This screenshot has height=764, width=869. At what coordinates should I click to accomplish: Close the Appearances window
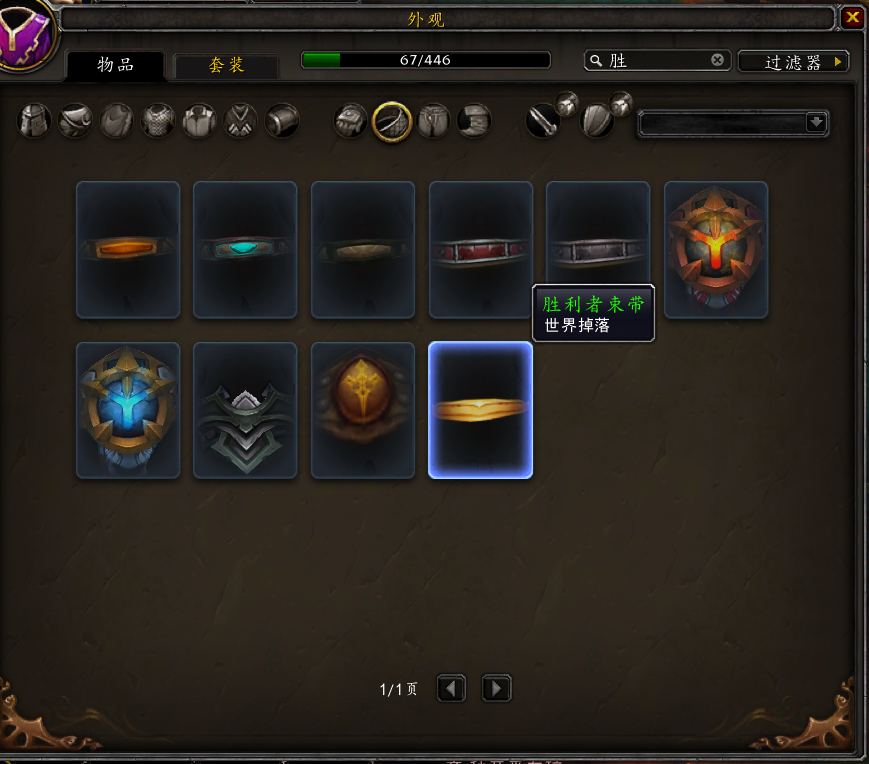pos(851,18)
